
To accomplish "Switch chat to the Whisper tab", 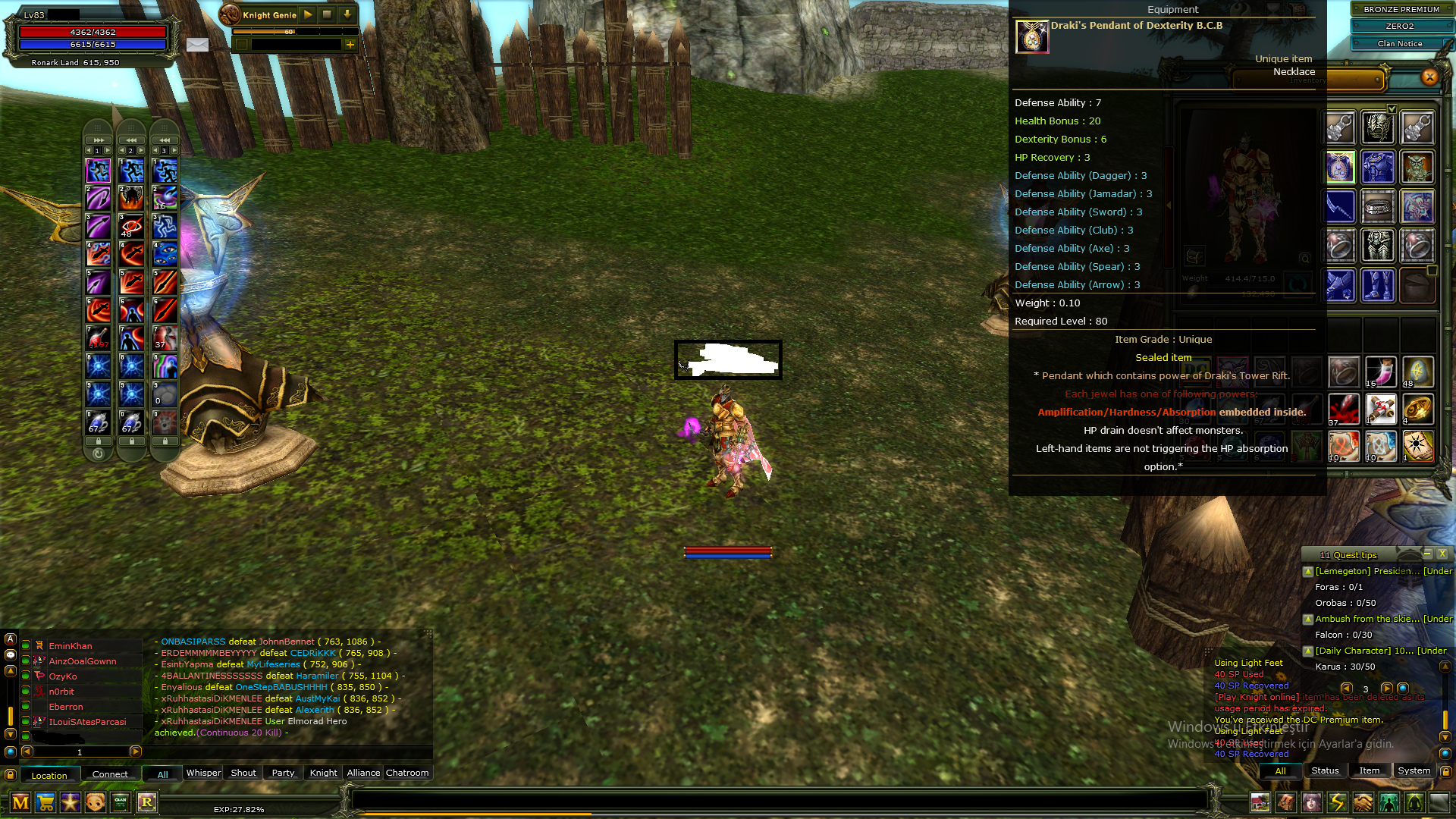I will [203, 773].
